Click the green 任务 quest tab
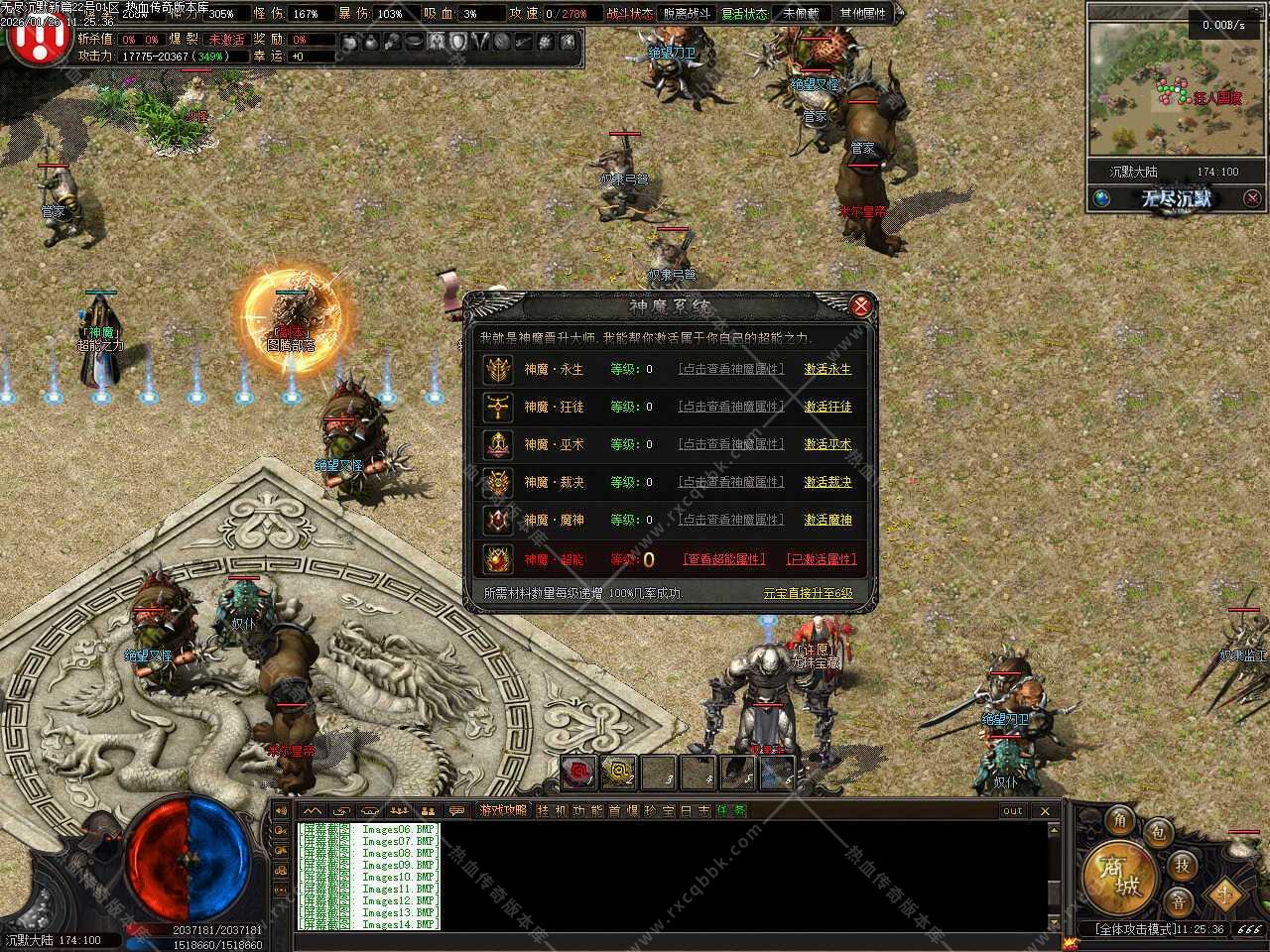The width and height of the screenshot is (1270, 952). [x=731, y=810]
